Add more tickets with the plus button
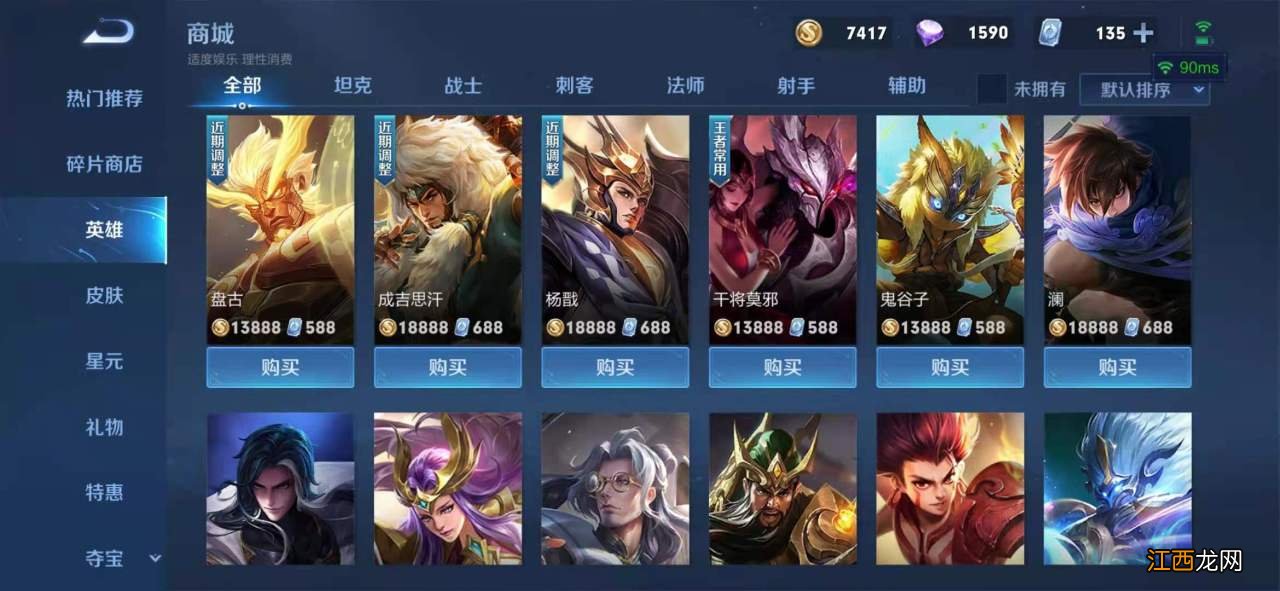Screen dimensions: 1280x591 tap(1143, 33)
